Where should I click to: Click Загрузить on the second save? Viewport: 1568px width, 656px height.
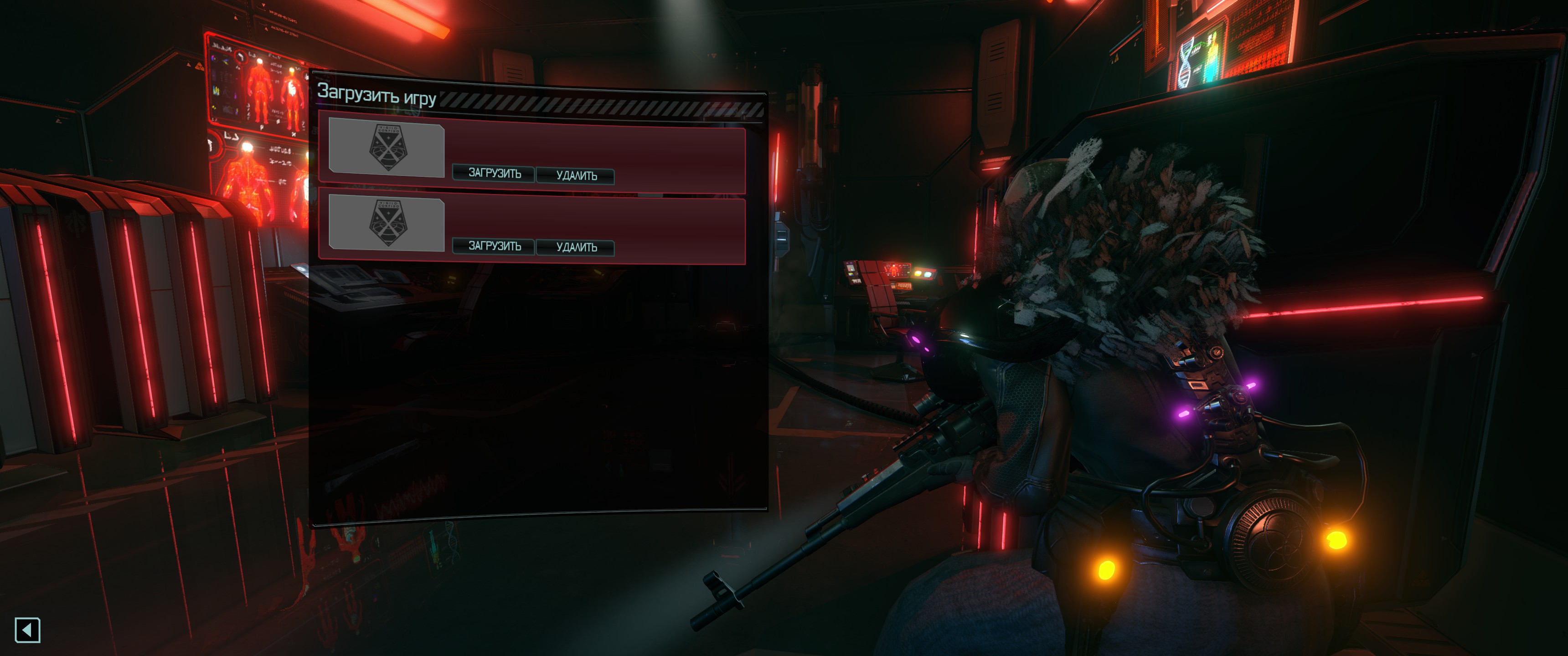[494, 246]
